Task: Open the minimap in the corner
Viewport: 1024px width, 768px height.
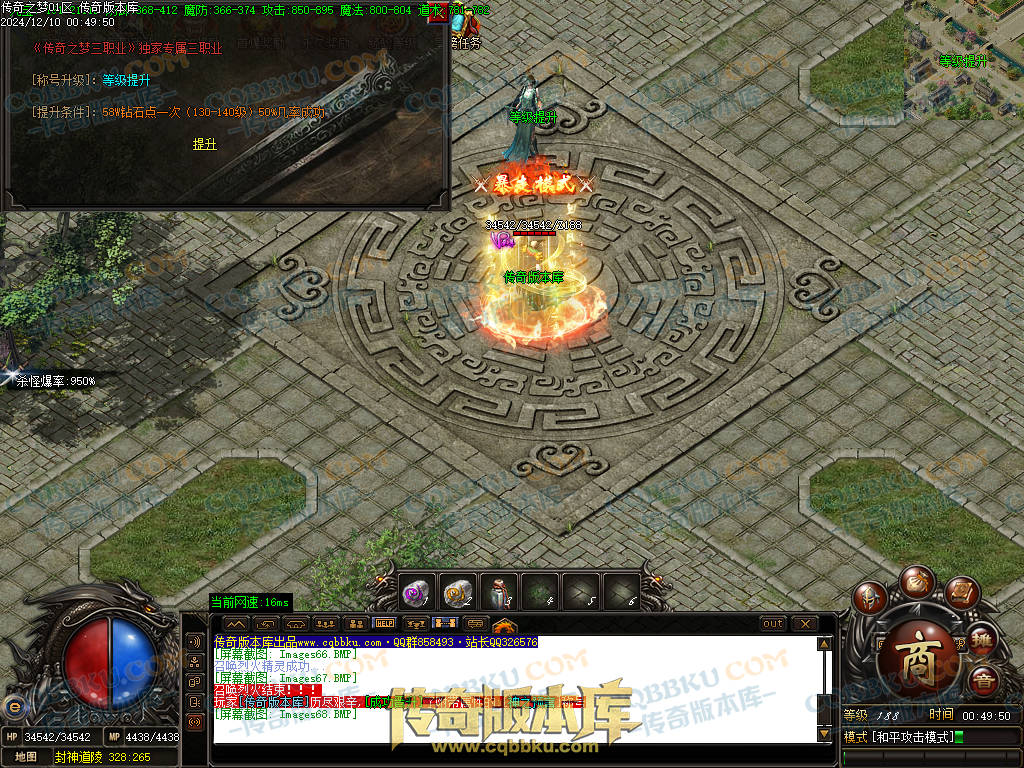Action: [964, 60]
